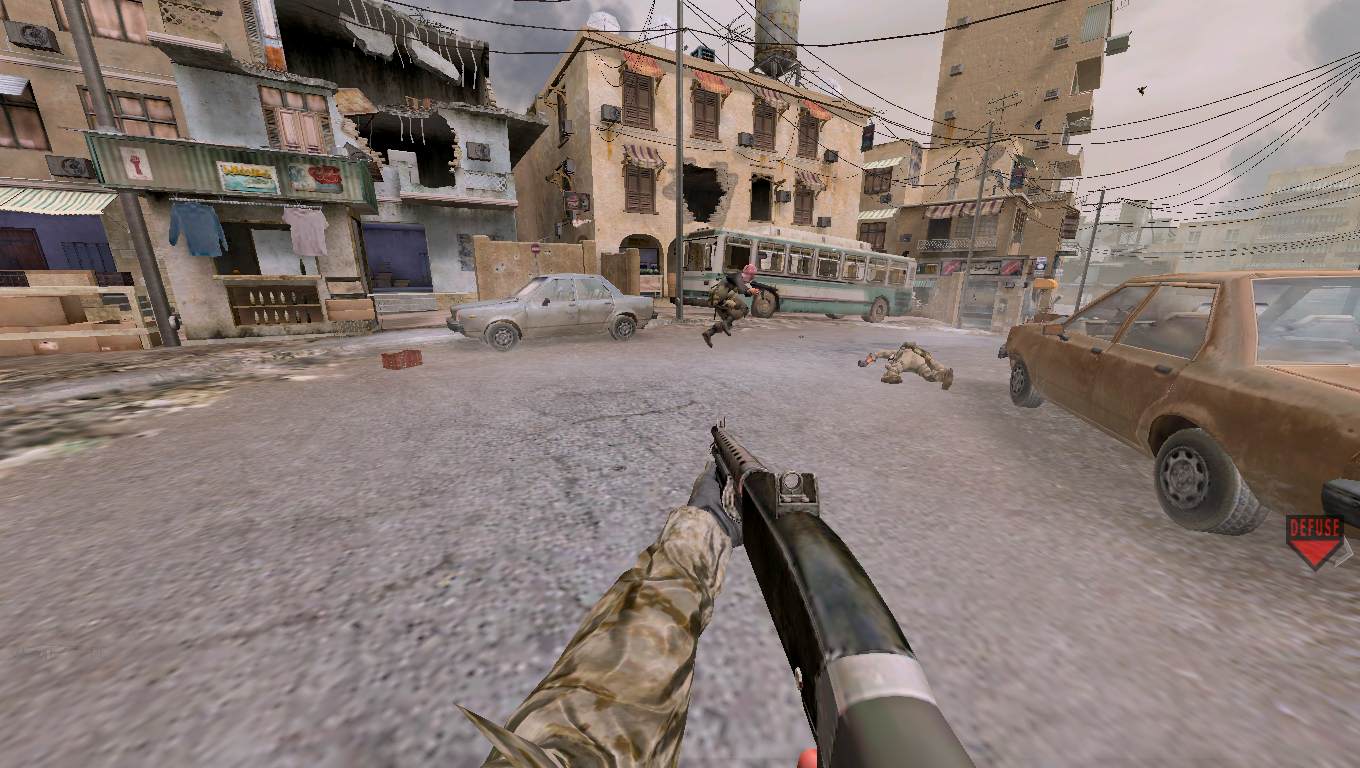The image size is (1360, 768).
Task: Click the red DEFUSE objective marker
Action: [1314, 540]
